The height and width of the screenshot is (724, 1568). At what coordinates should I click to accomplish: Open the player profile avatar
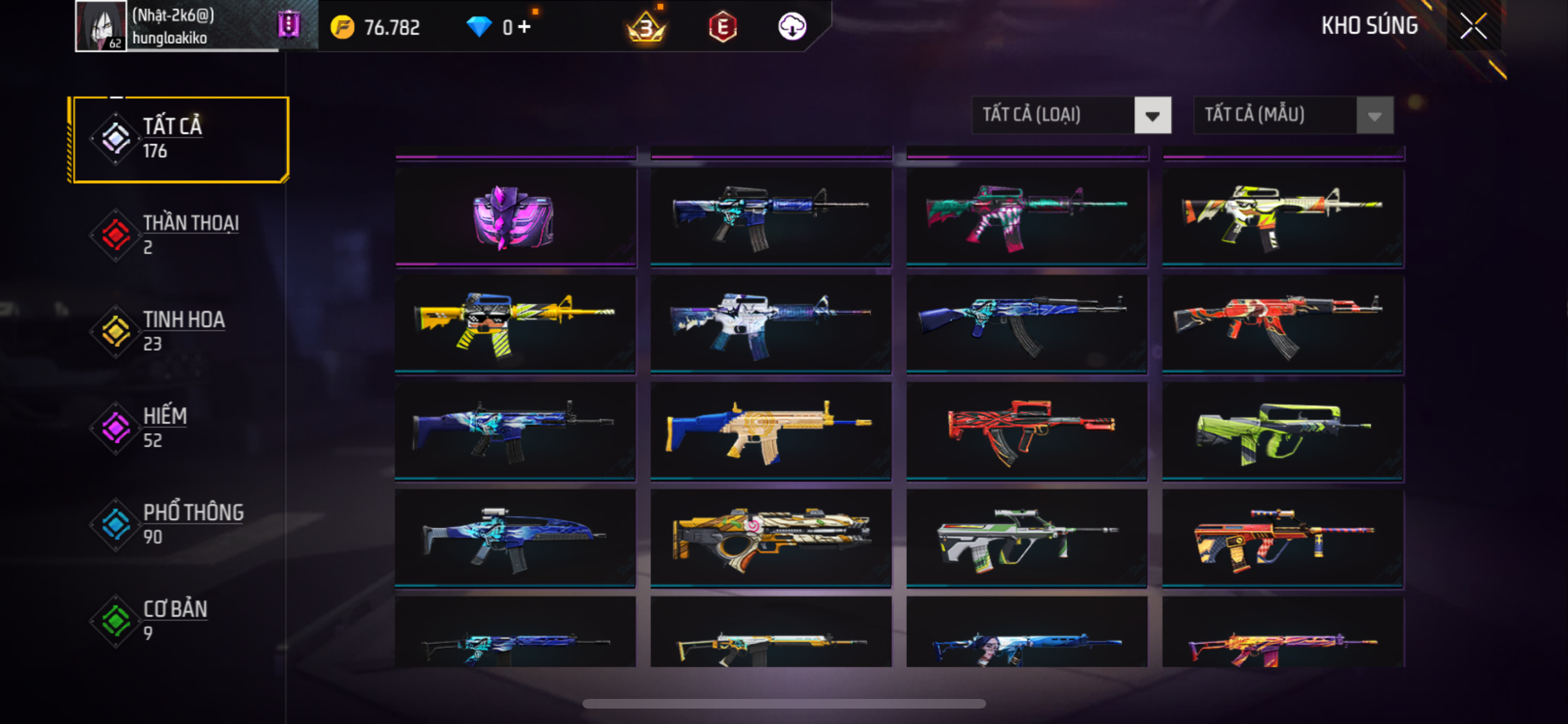pos(100,26)
